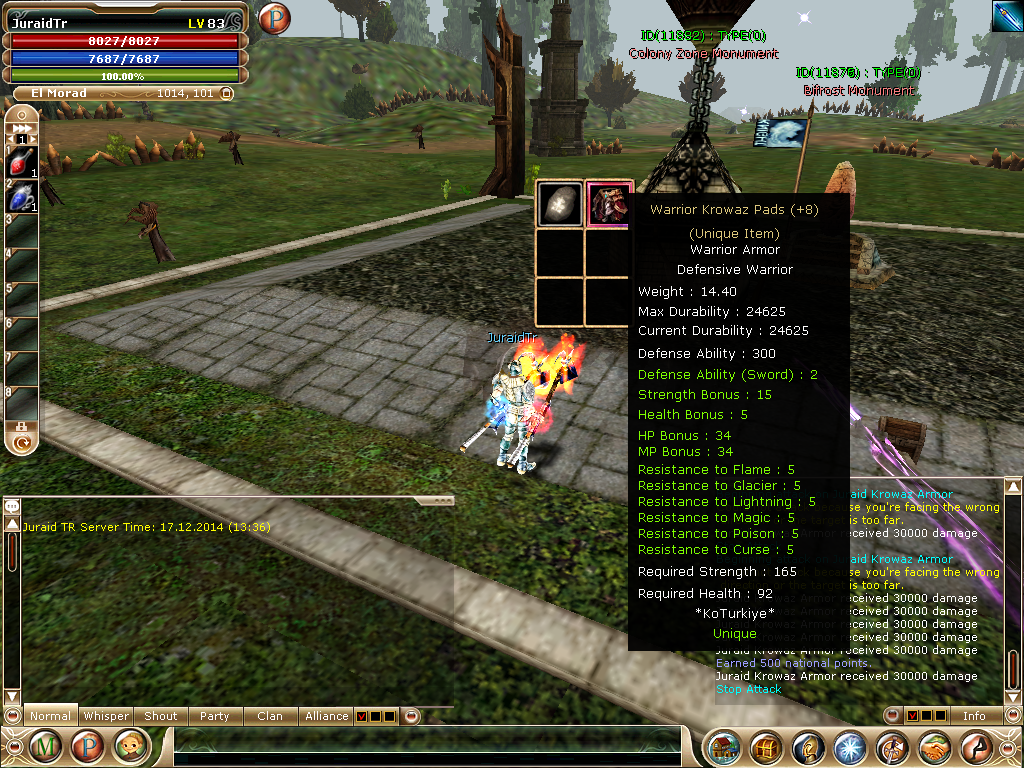
Task: Open the treasure chest inventory icon
Action: 767,747
